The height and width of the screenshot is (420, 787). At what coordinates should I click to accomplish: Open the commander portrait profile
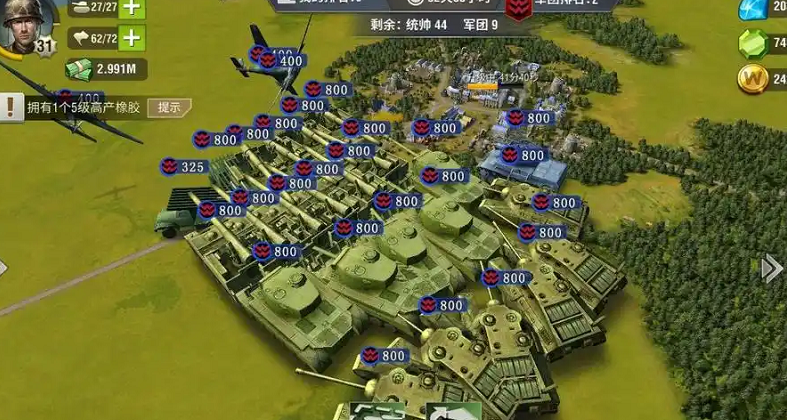[24, 26]
